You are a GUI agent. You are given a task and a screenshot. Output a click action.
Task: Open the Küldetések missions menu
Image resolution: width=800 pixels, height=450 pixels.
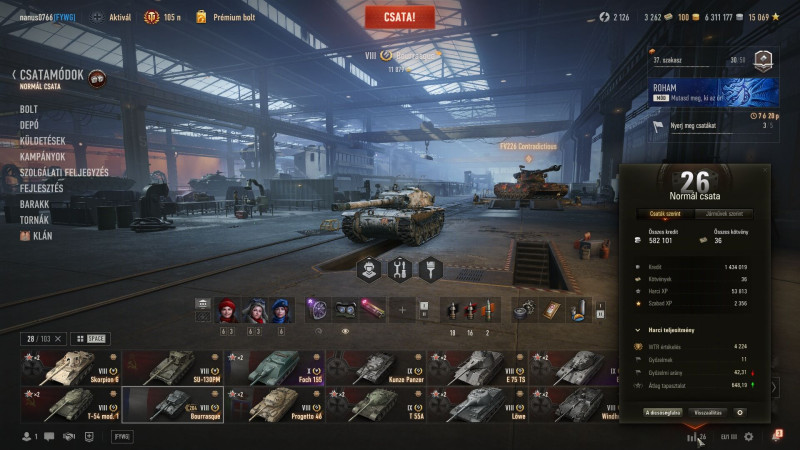[41, 141]
